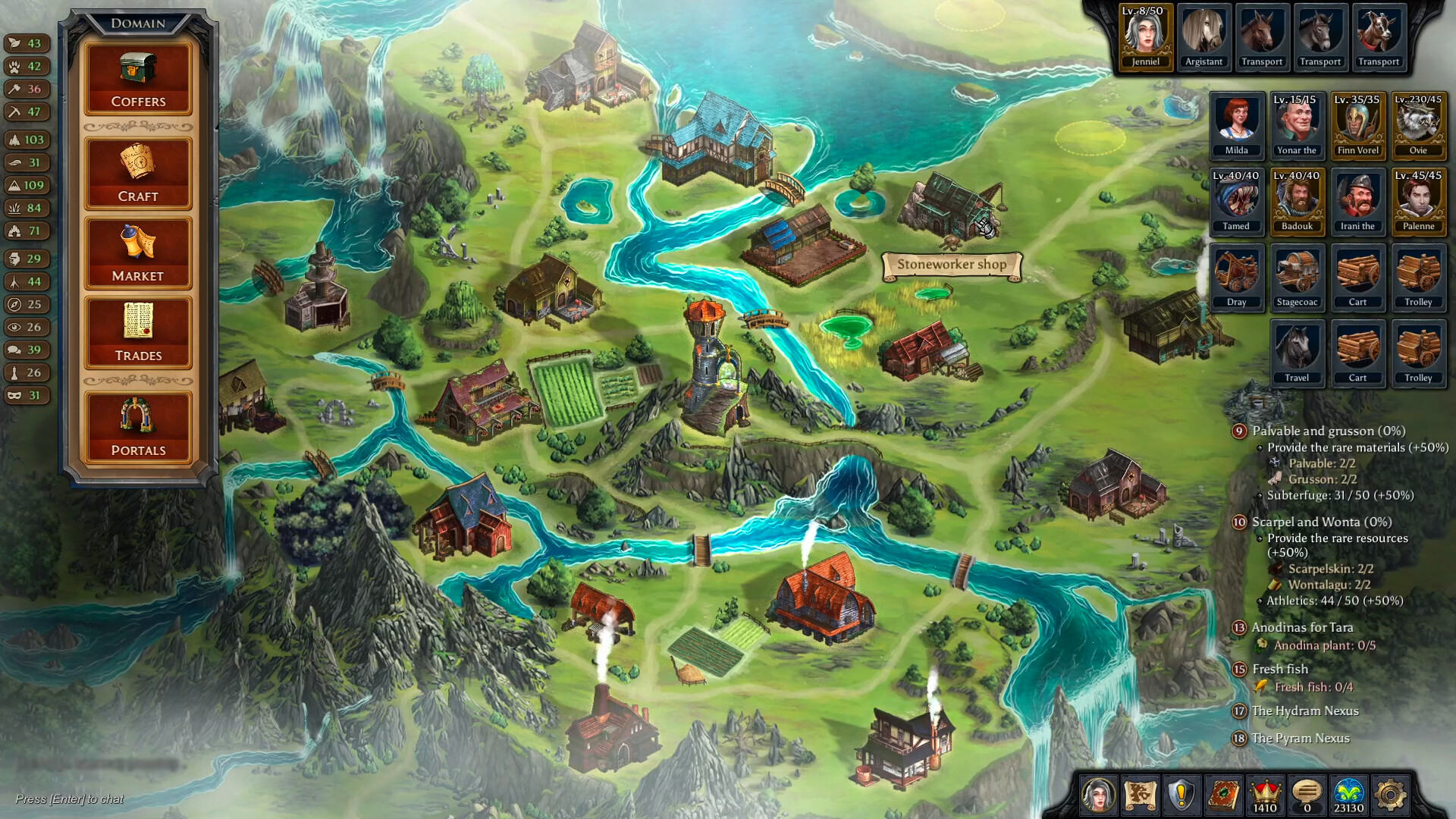Click quest 17, The Hydram Nexus
Screen dimensions: 1456x819
coord(1304,711)
